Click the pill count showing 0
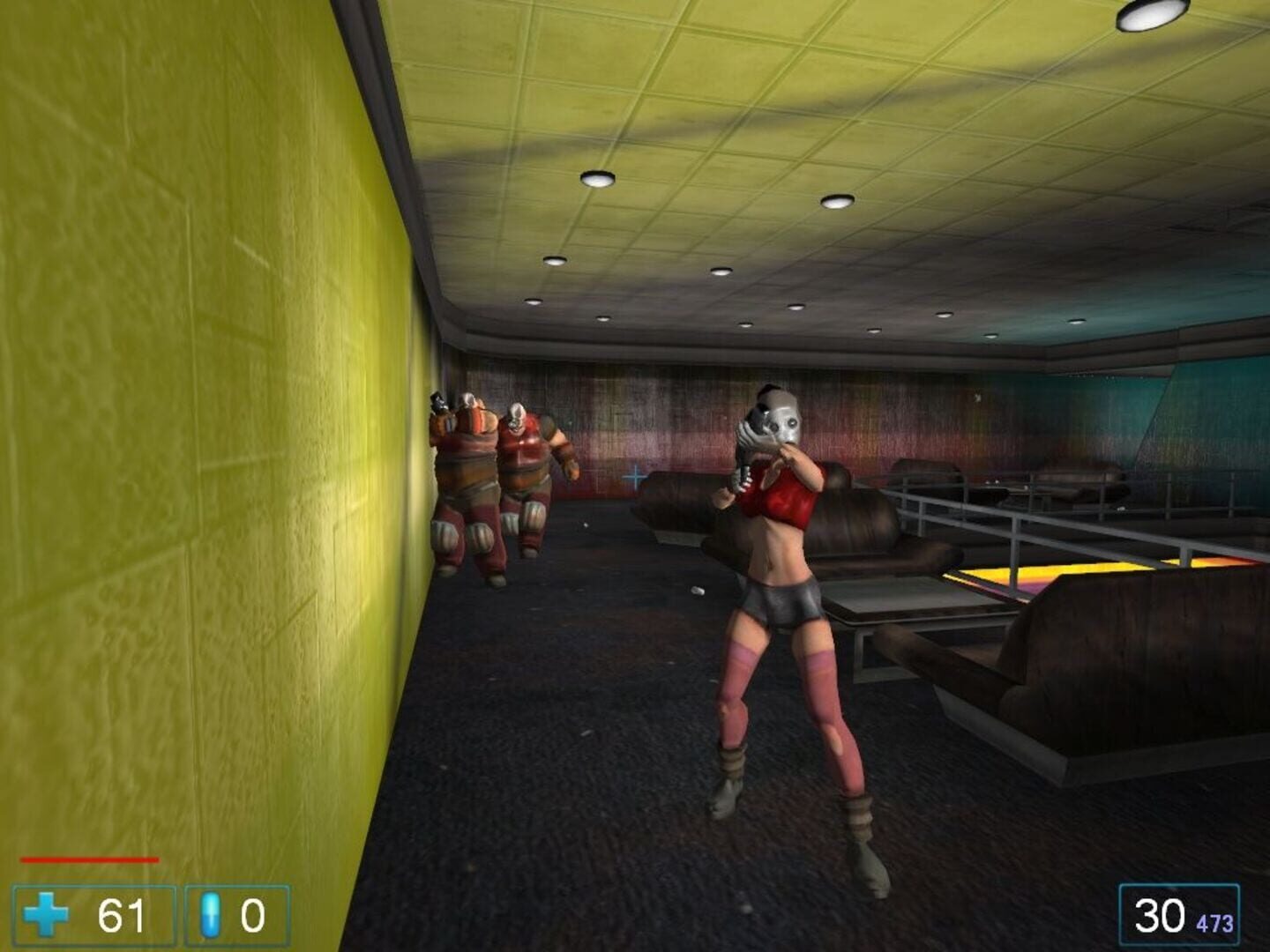Image resolution: width=1270 pixels, height=952 pixels. [x=253, y=916]
